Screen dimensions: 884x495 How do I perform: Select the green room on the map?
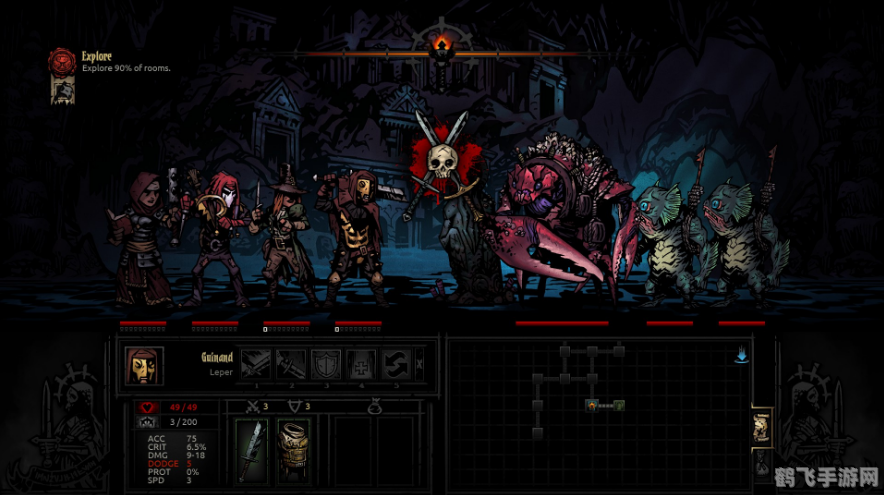619,404
